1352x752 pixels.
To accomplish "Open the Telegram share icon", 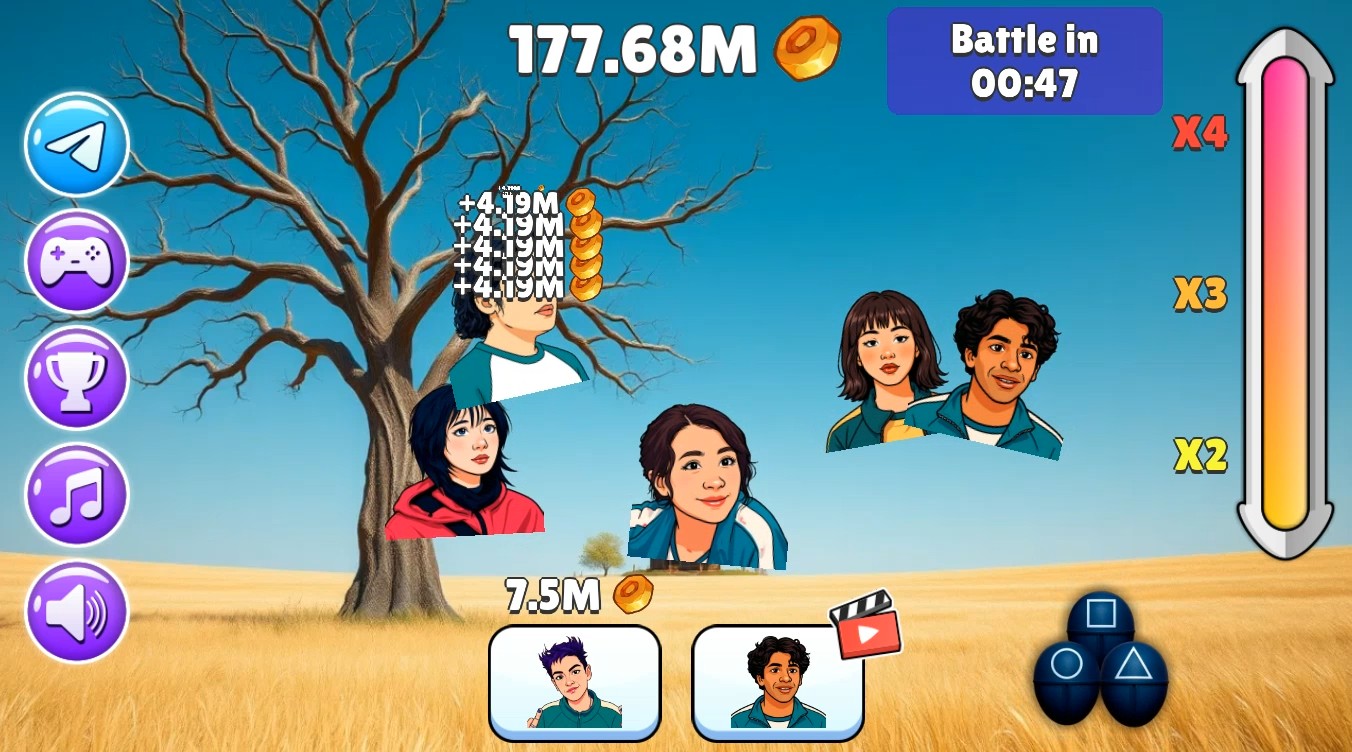I will click(74, 144).
